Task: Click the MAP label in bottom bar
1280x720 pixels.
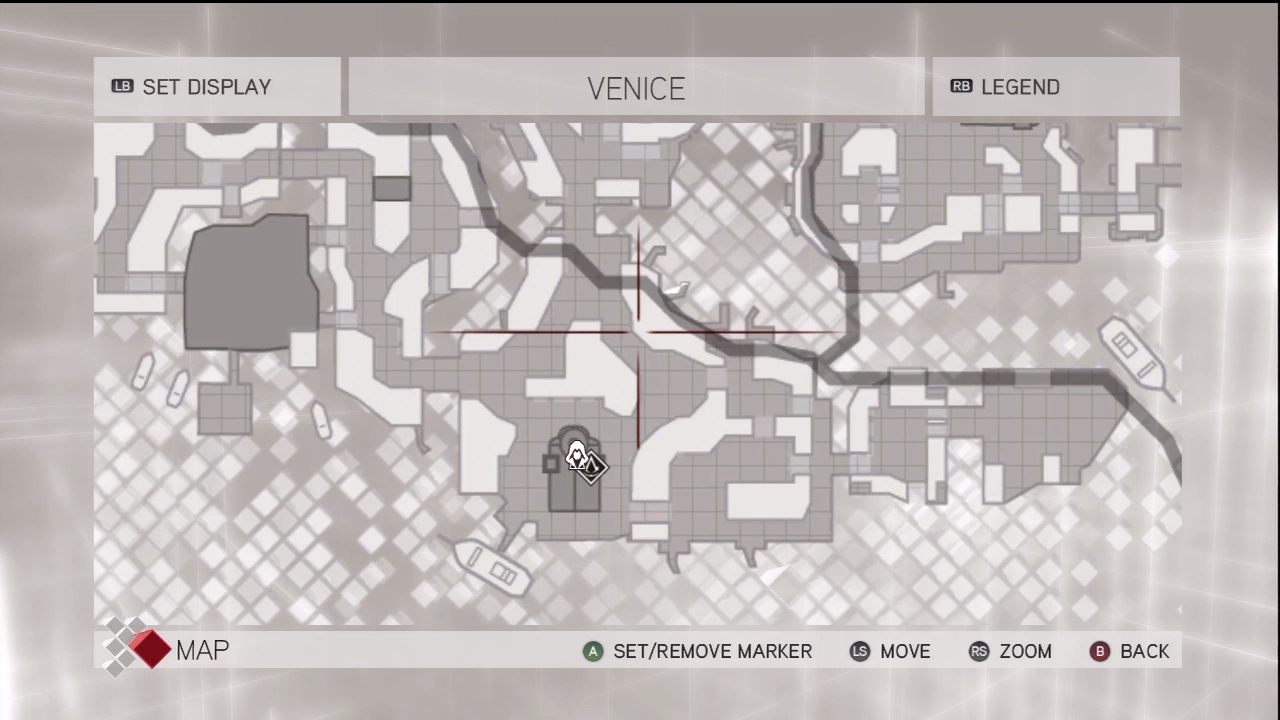Action: click(x=202, y=650)
